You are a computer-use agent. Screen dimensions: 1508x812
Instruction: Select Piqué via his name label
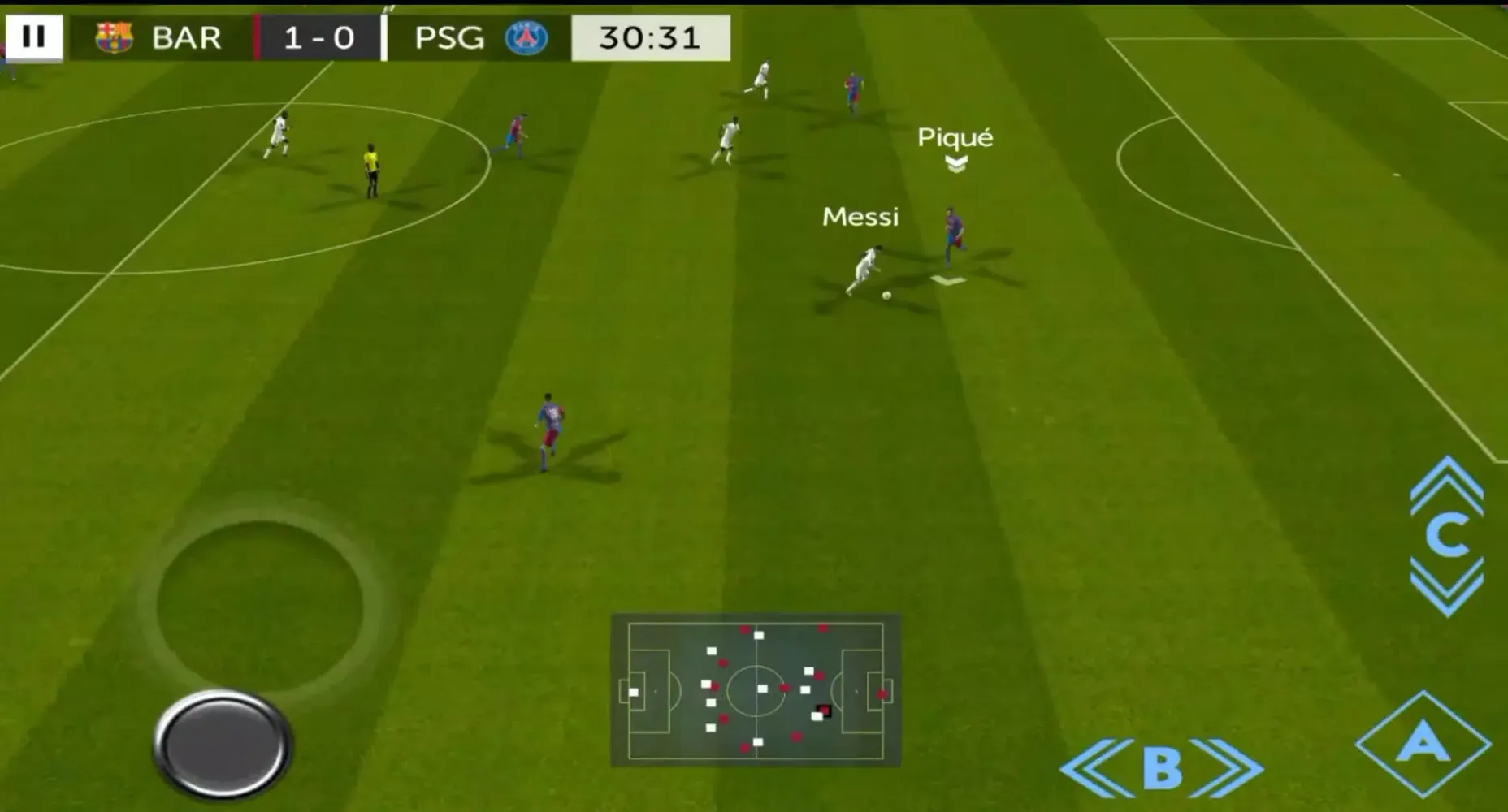[x=955, y=137]
